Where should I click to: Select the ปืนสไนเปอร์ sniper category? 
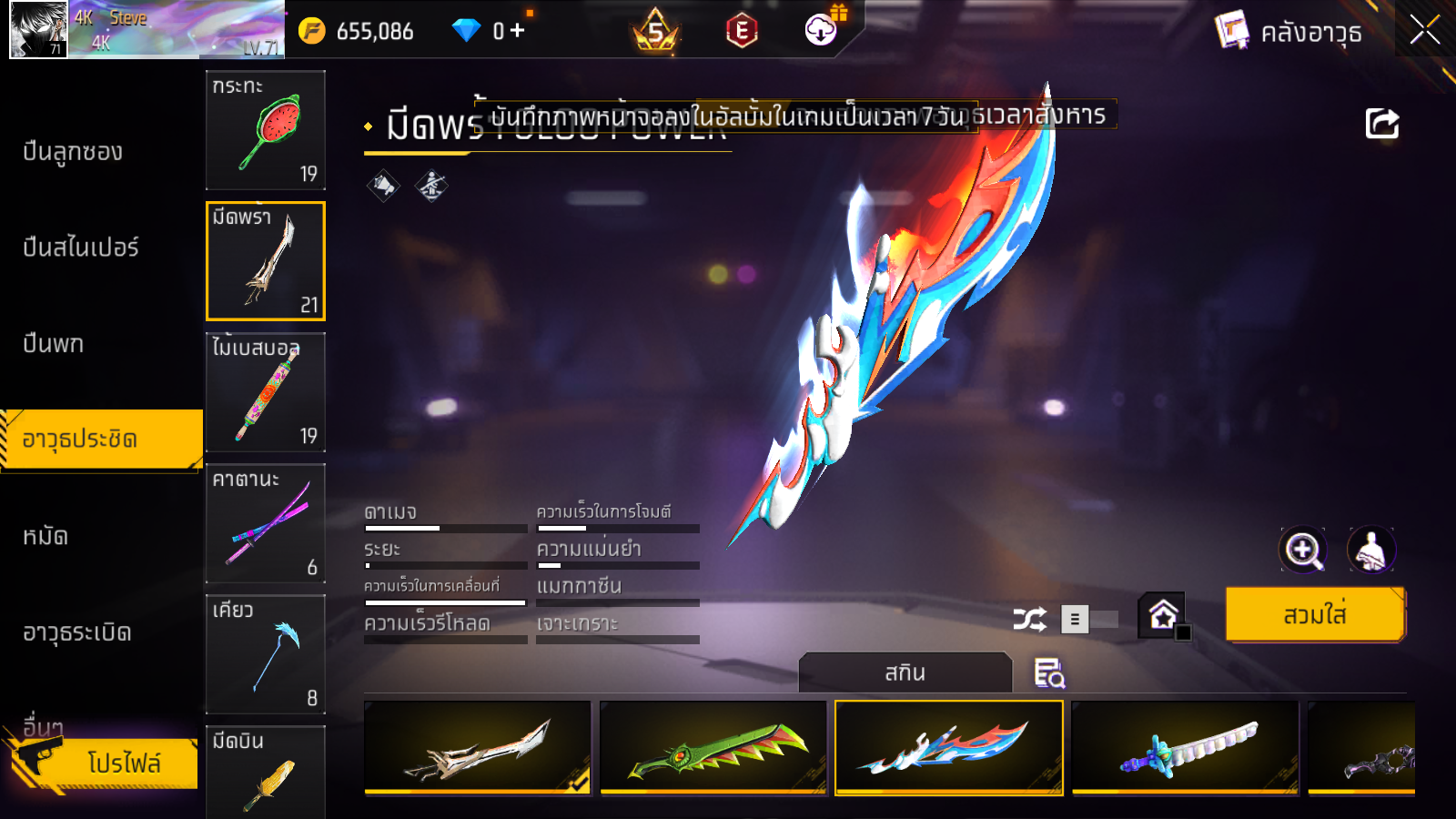coord(81,248)
